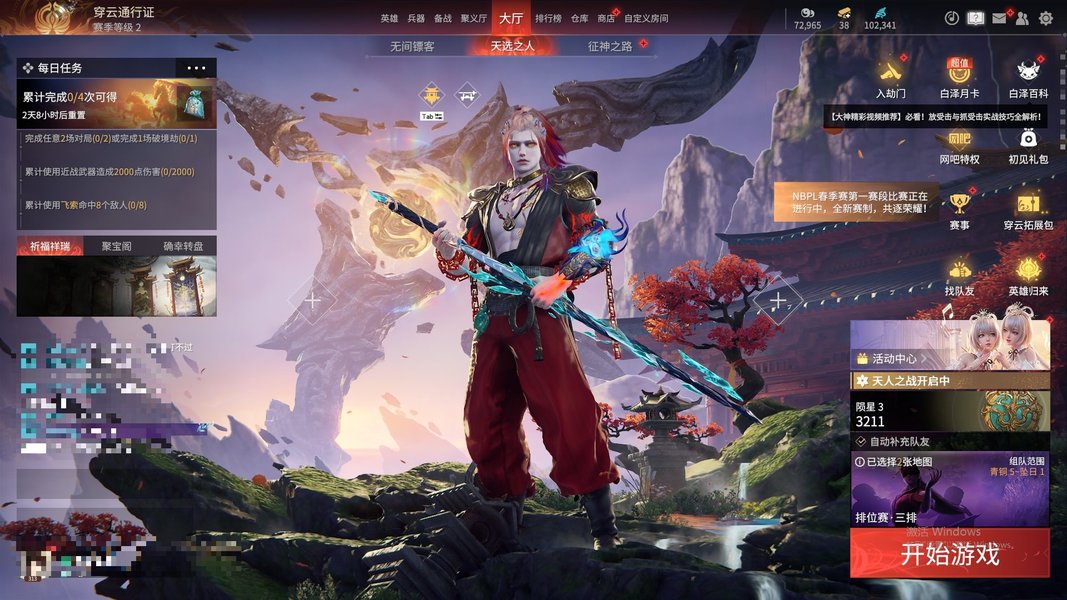Open the 白泽月卡 monthly card
This screenshot has width=1067, height=600.
coord(959,78)
